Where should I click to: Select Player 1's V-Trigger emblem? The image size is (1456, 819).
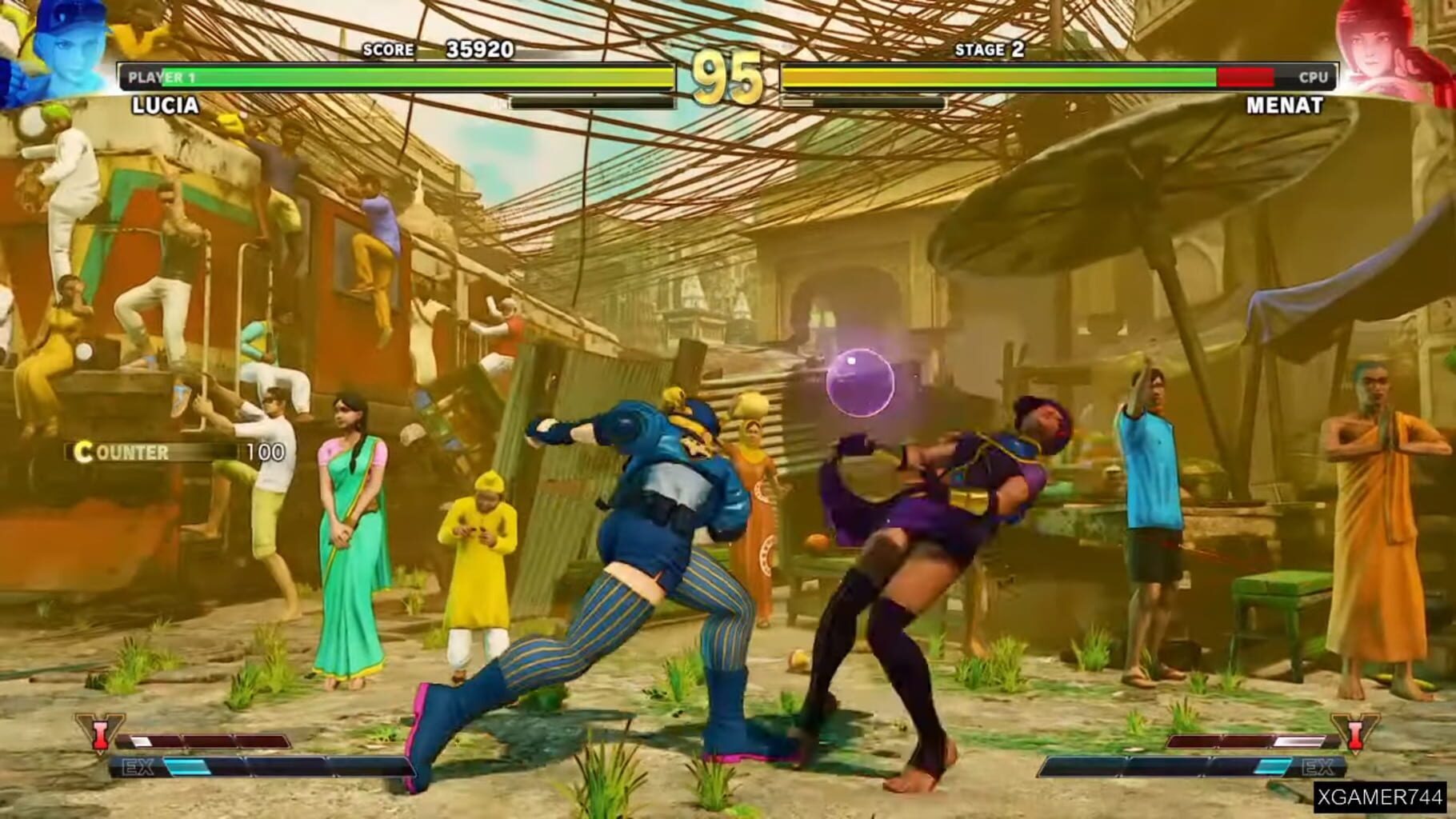100,733
